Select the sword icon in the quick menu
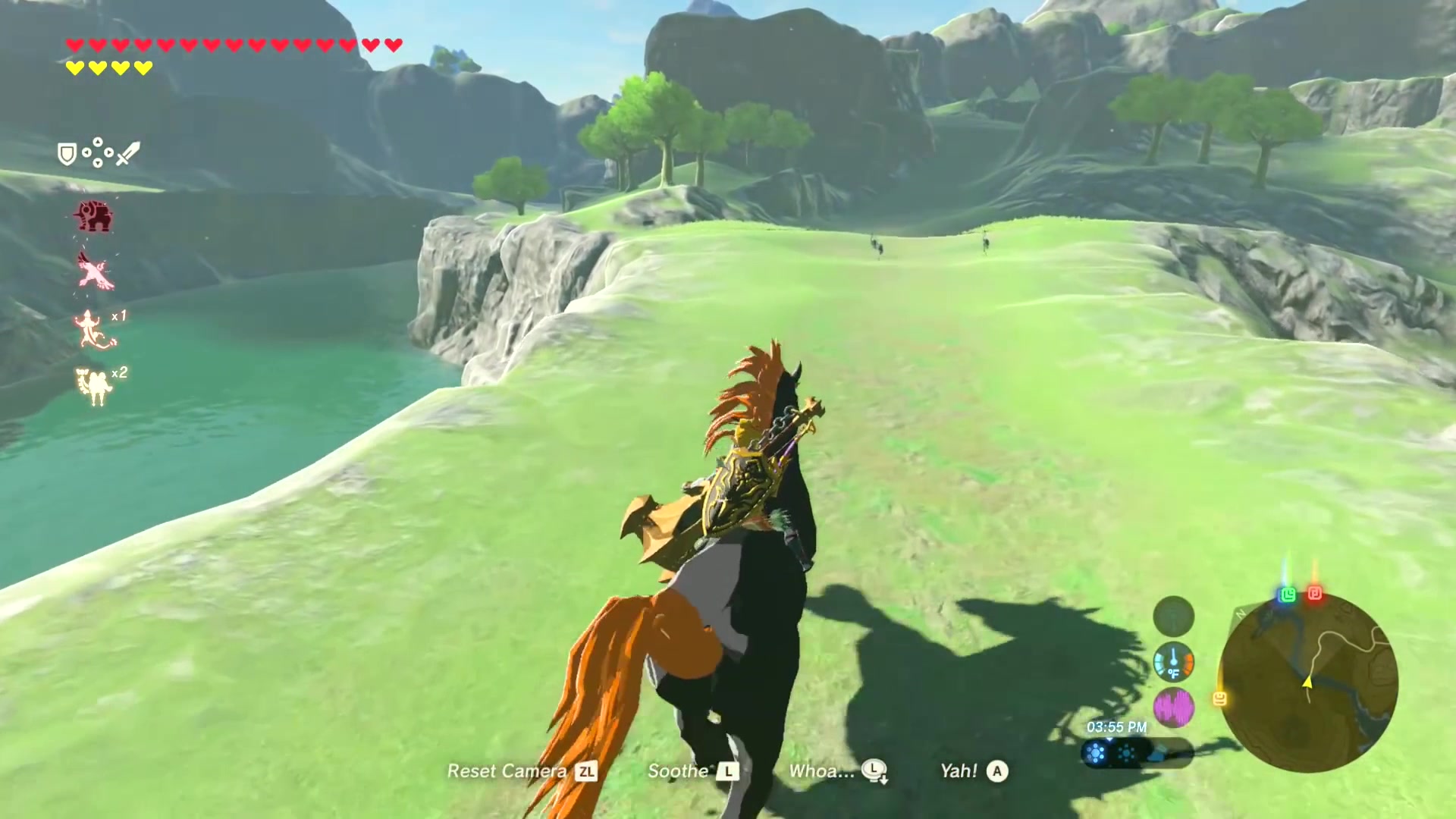Image resolution: width=1456 pixels, height=819 pixels. [x=128, y=153]
